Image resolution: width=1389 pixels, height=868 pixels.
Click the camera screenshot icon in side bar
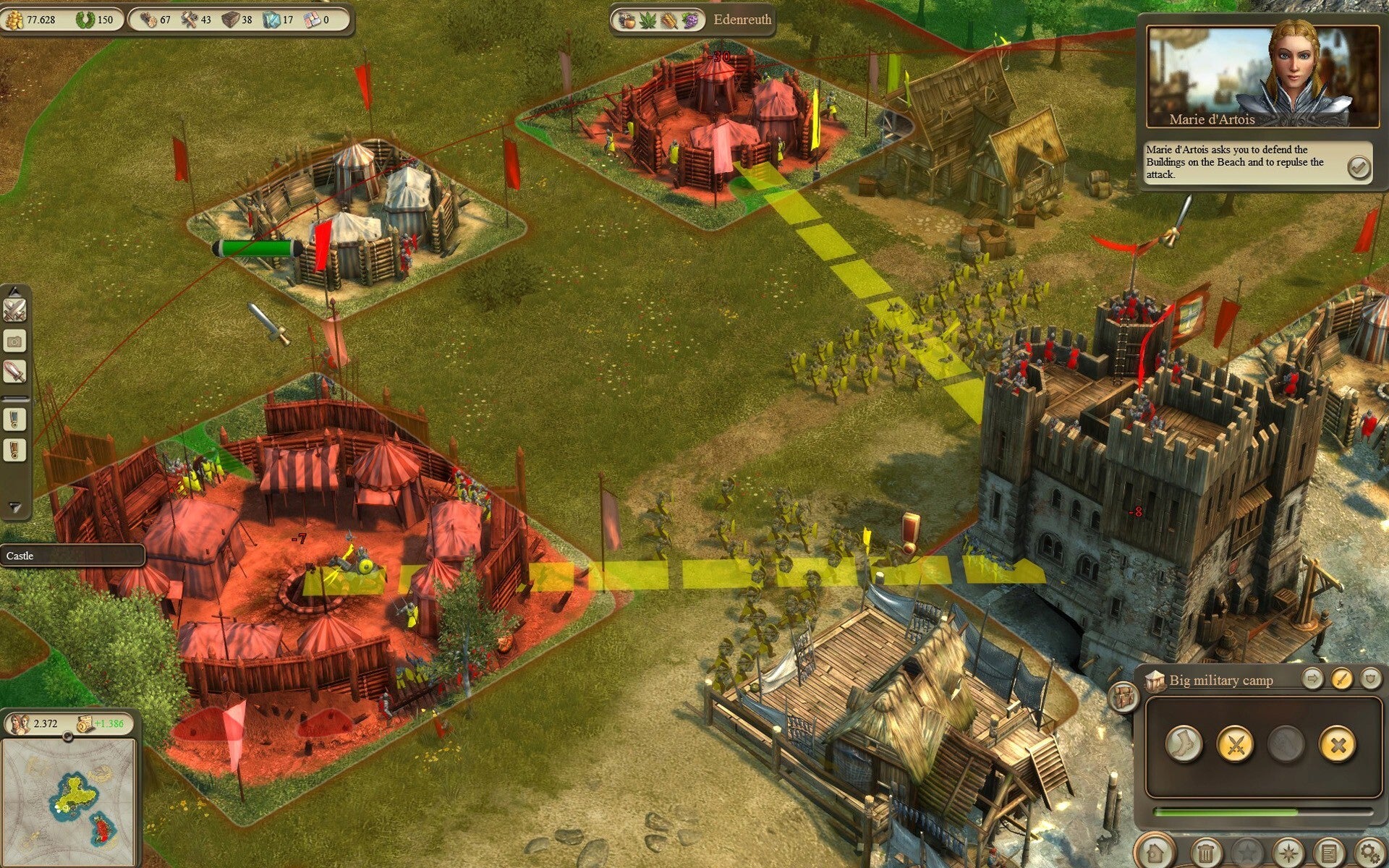(15, 341)
